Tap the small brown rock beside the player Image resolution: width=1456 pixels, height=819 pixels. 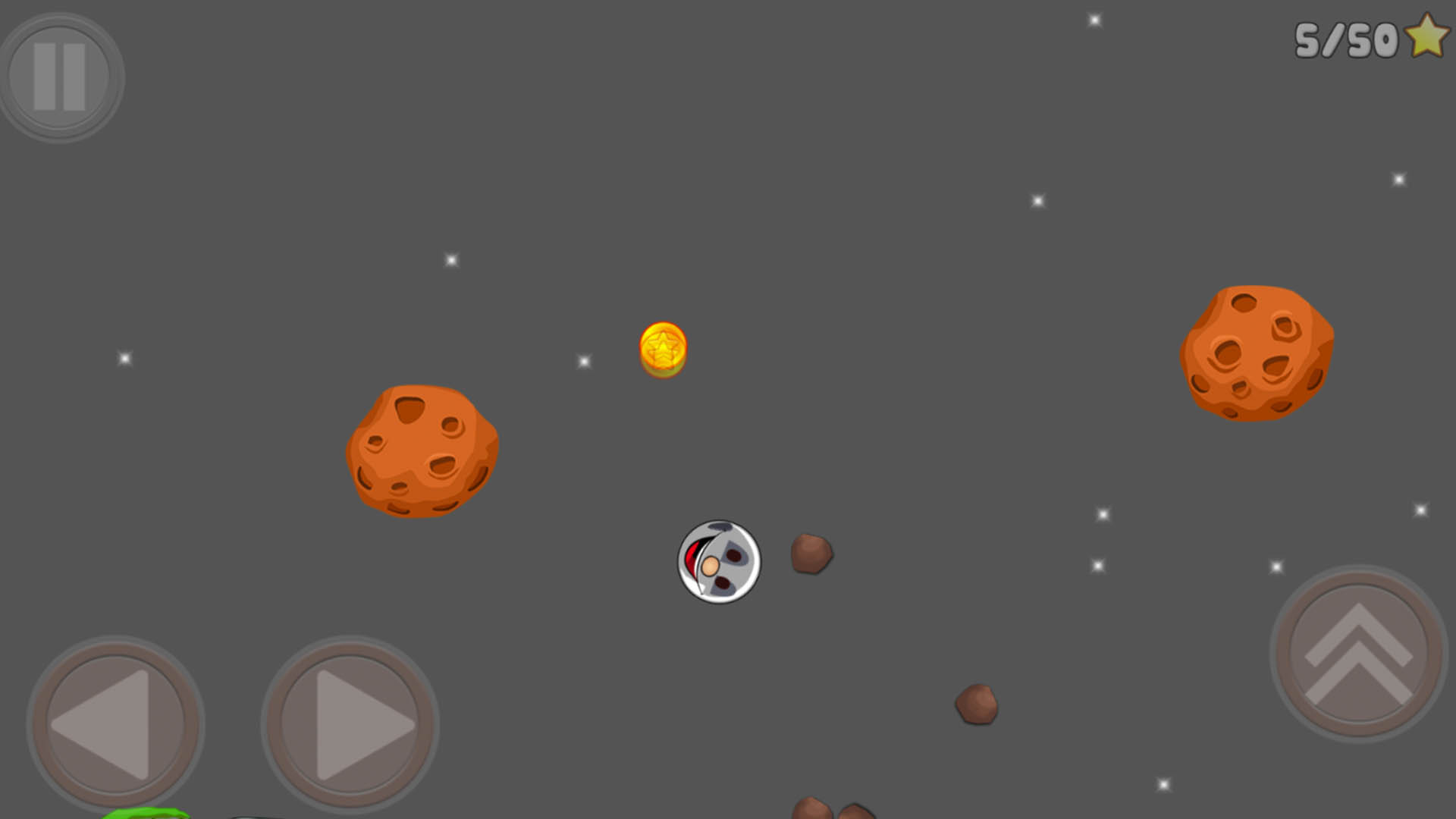click(811, 554)
